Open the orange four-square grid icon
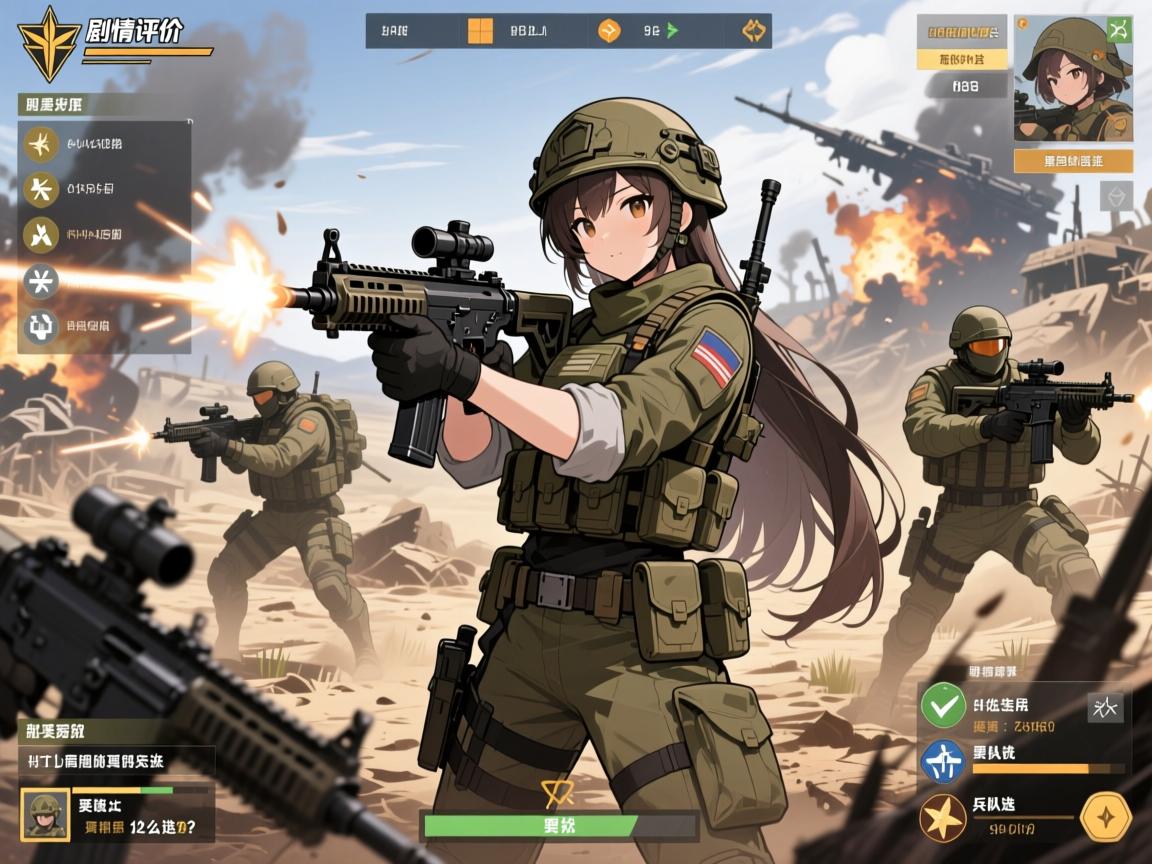 [x=480, y=31]
